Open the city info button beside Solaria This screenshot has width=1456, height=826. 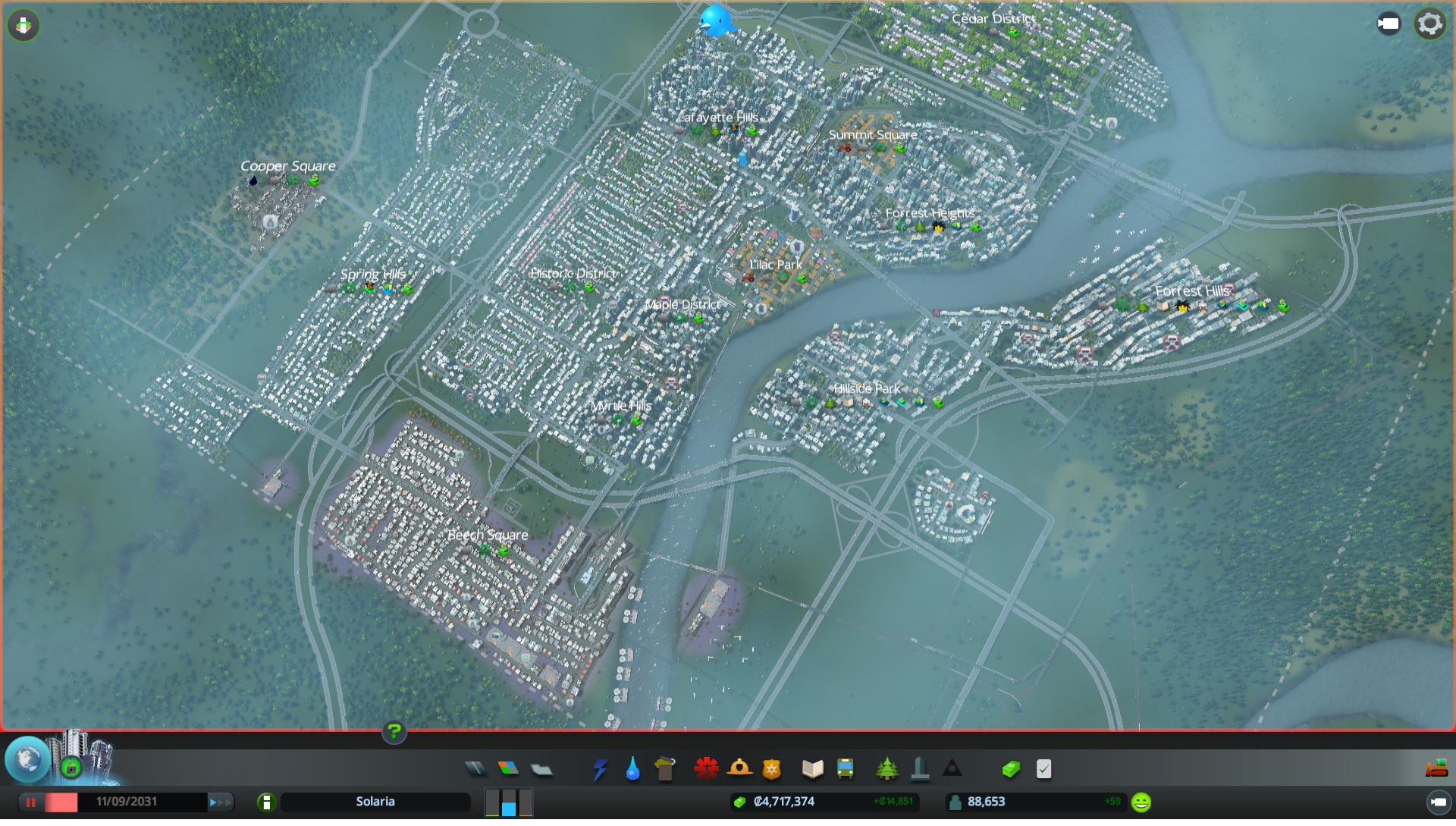coord(266,802)
